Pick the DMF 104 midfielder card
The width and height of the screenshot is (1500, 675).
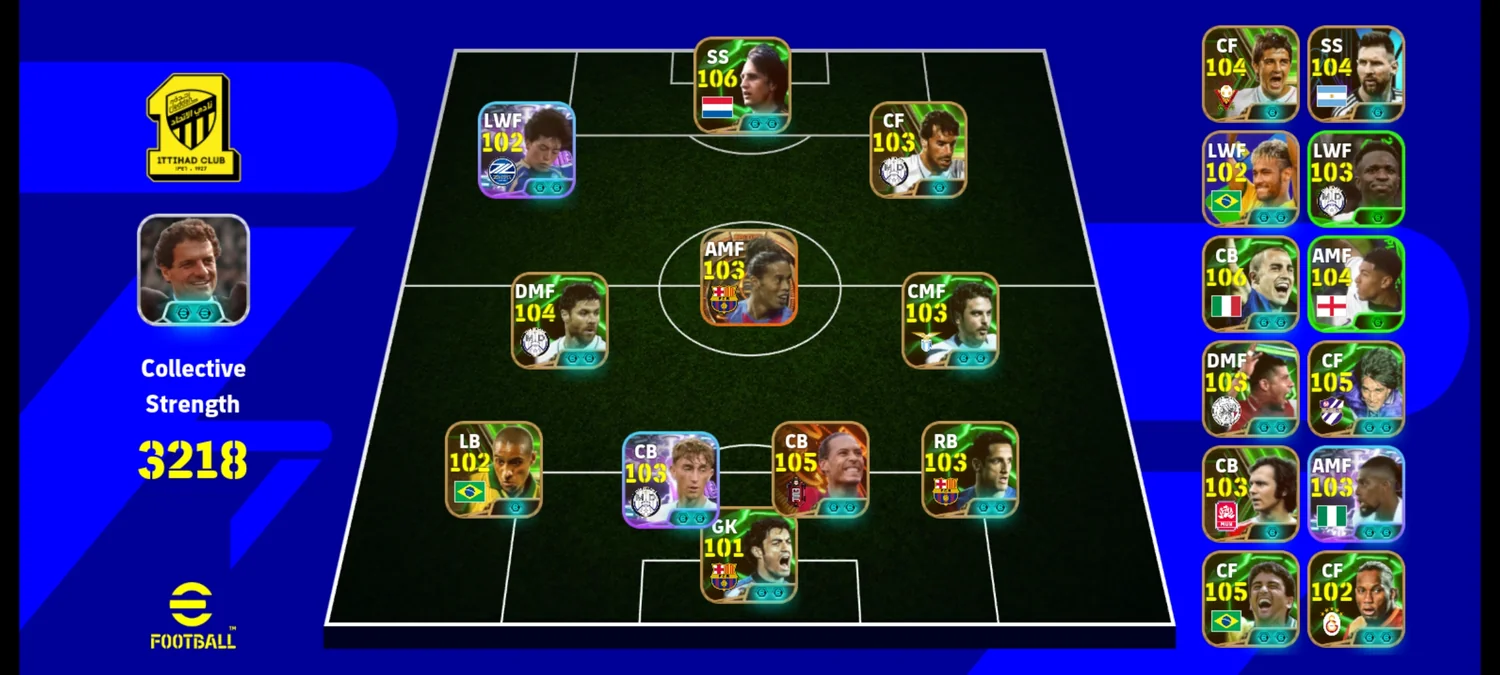560,320
